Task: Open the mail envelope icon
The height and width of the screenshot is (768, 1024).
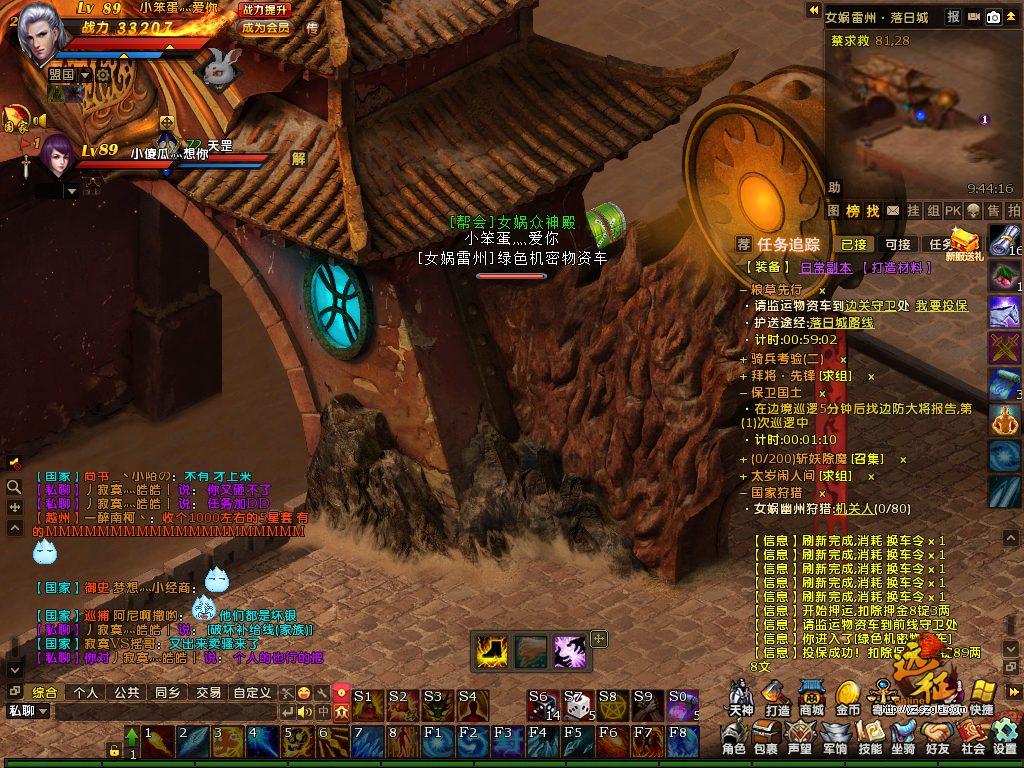Action: point(893,211)
